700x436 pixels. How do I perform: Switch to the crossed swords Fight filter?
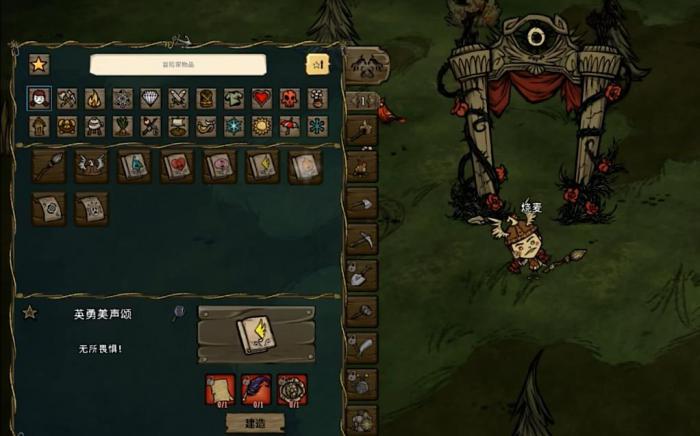(x=178, y=98)
